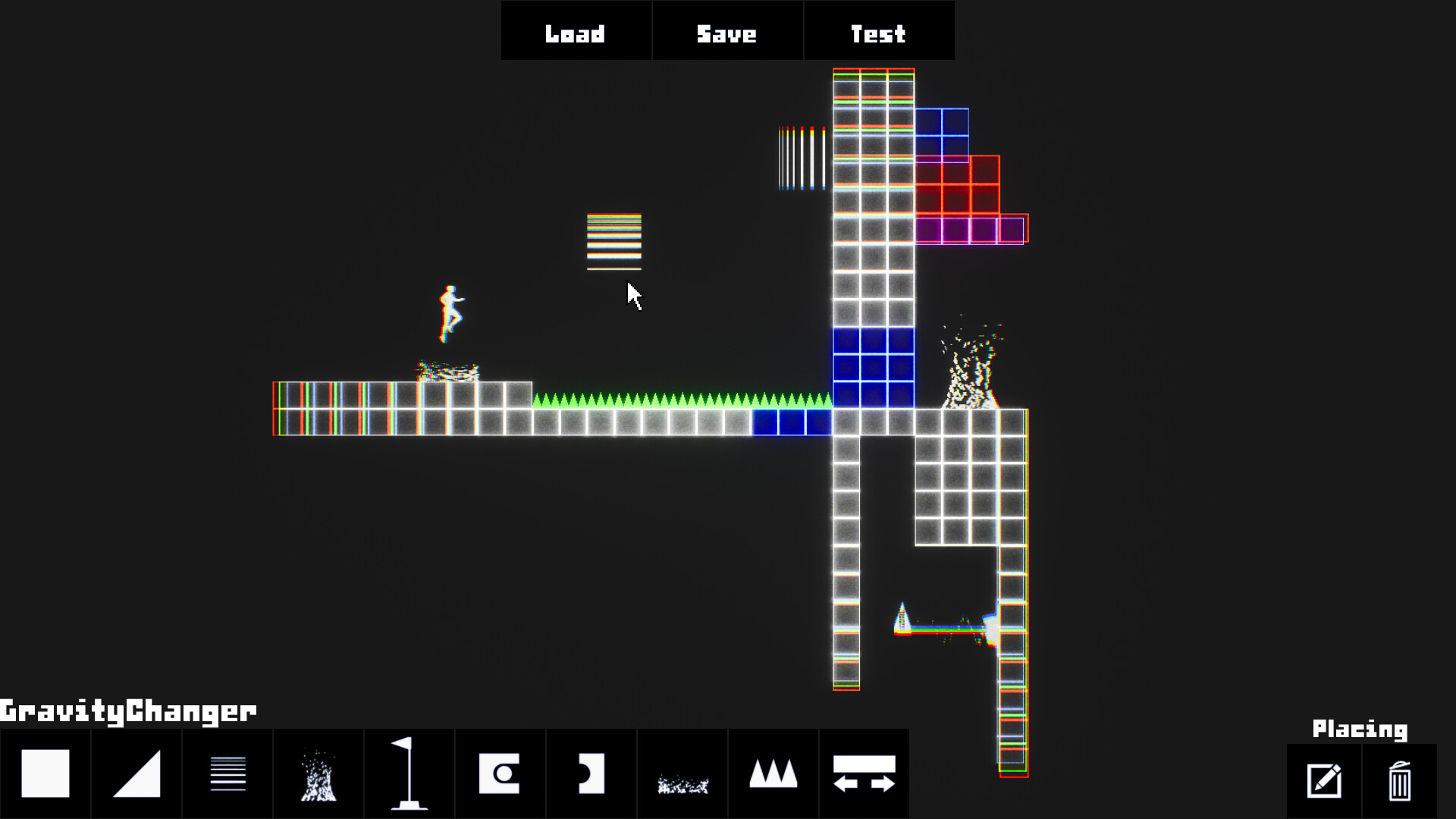1456x819 pixels.
Task: Select the portal block tool with circle icon
Action: coord(500,773)
